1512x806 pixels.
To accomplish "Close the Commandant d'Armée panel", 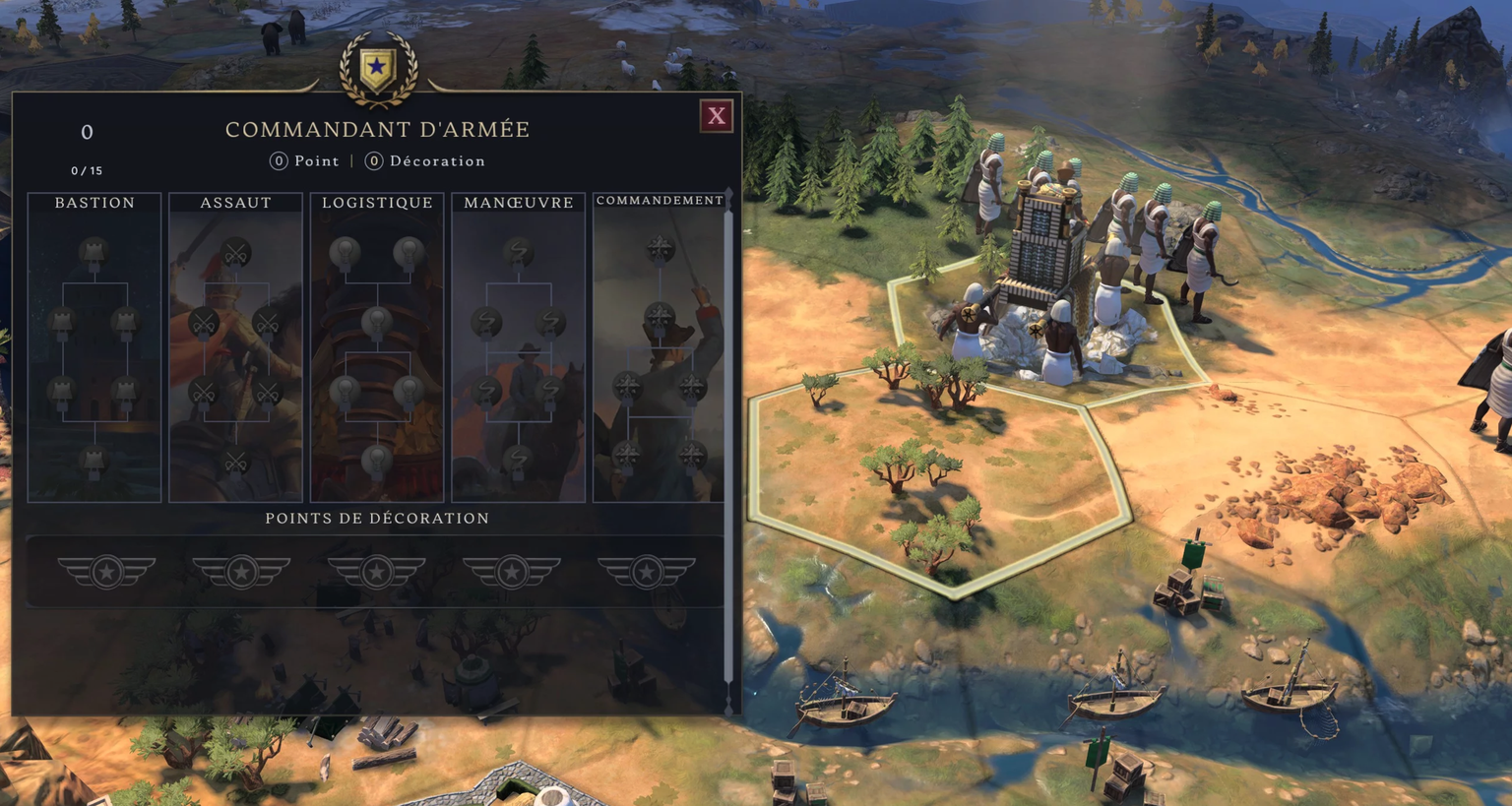I will [x=717, y=116].
